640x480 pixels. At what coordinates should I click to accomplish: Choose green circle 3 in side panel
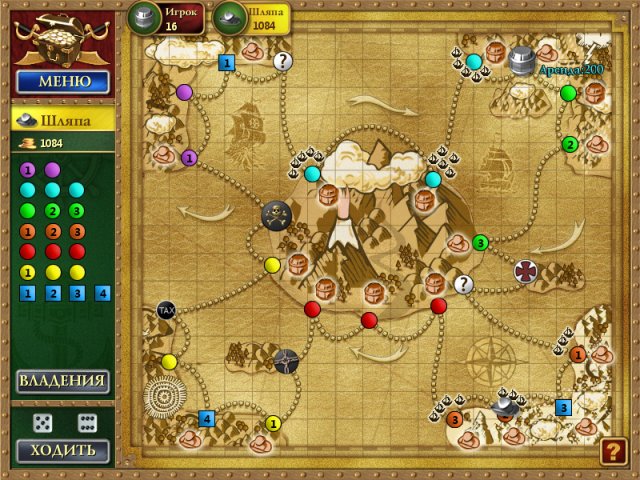pos(77,210)
